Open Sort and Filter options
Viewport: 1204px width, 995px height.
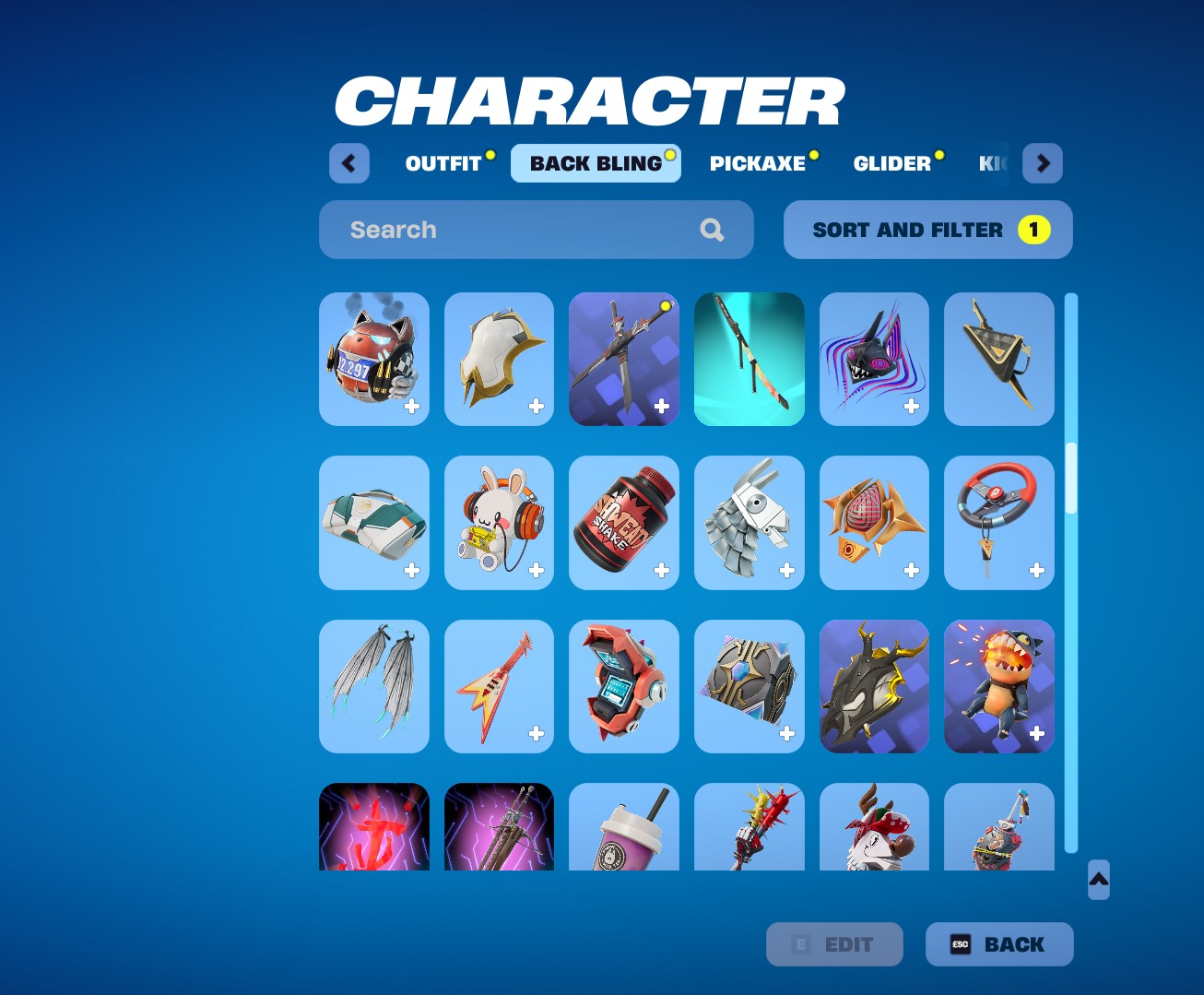(927, 230)
